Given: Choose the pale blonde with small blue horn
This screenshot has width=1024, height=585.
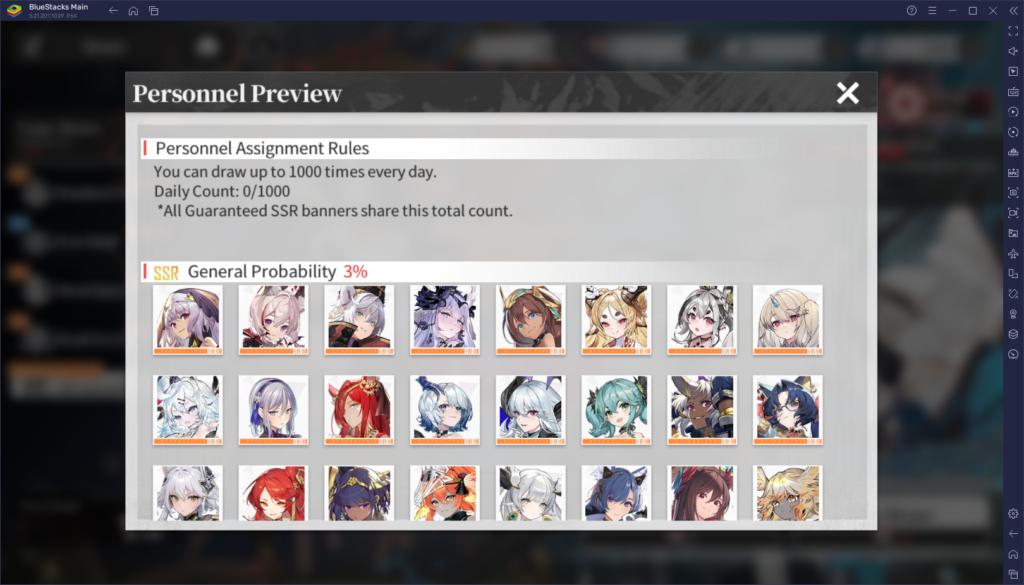Looking at the screenshot, I should click(x=788, y=319).
